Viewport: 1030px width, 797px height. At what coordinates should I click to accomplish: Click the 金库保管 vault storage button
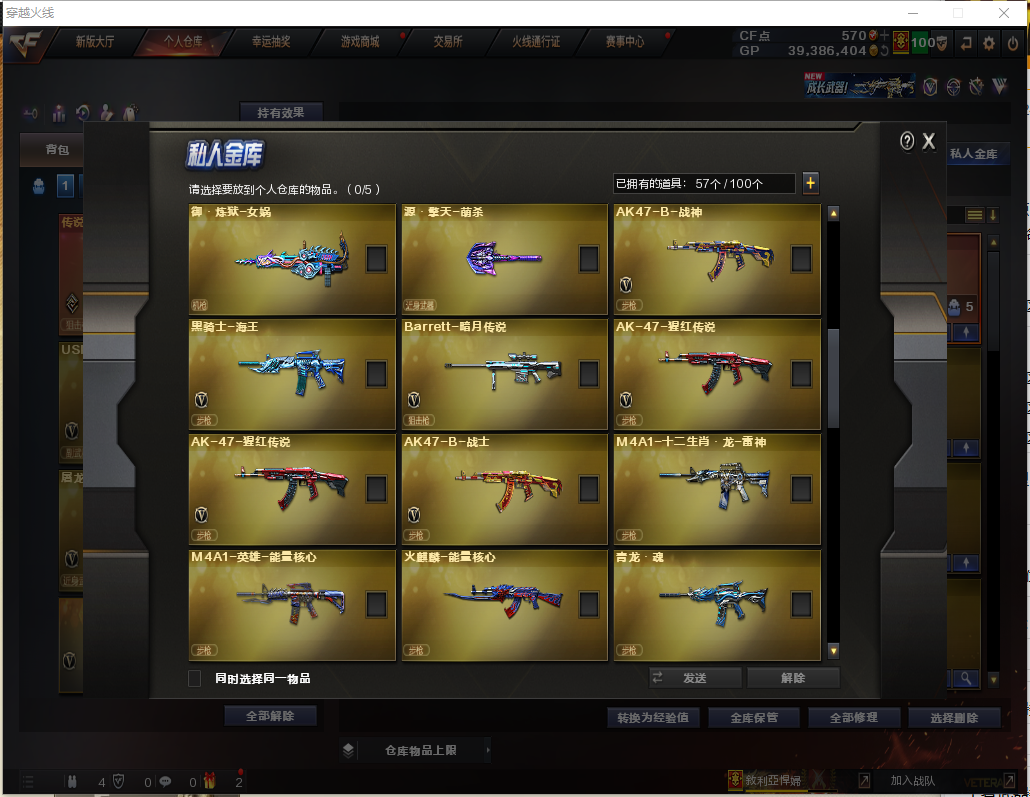coord(754,718)
